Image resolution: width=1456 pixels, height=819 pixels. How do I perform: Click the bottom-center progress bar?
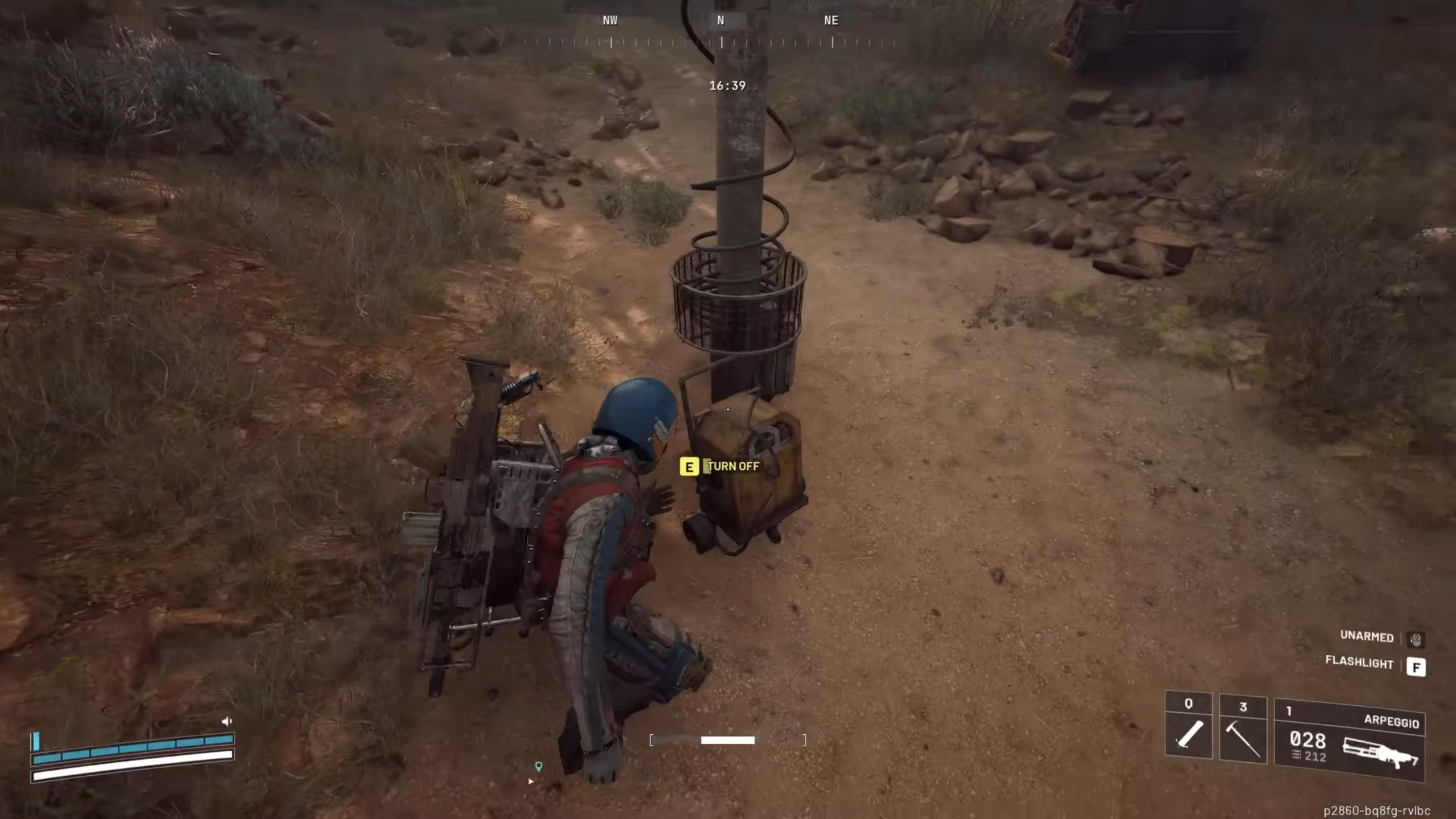point(728,741)
